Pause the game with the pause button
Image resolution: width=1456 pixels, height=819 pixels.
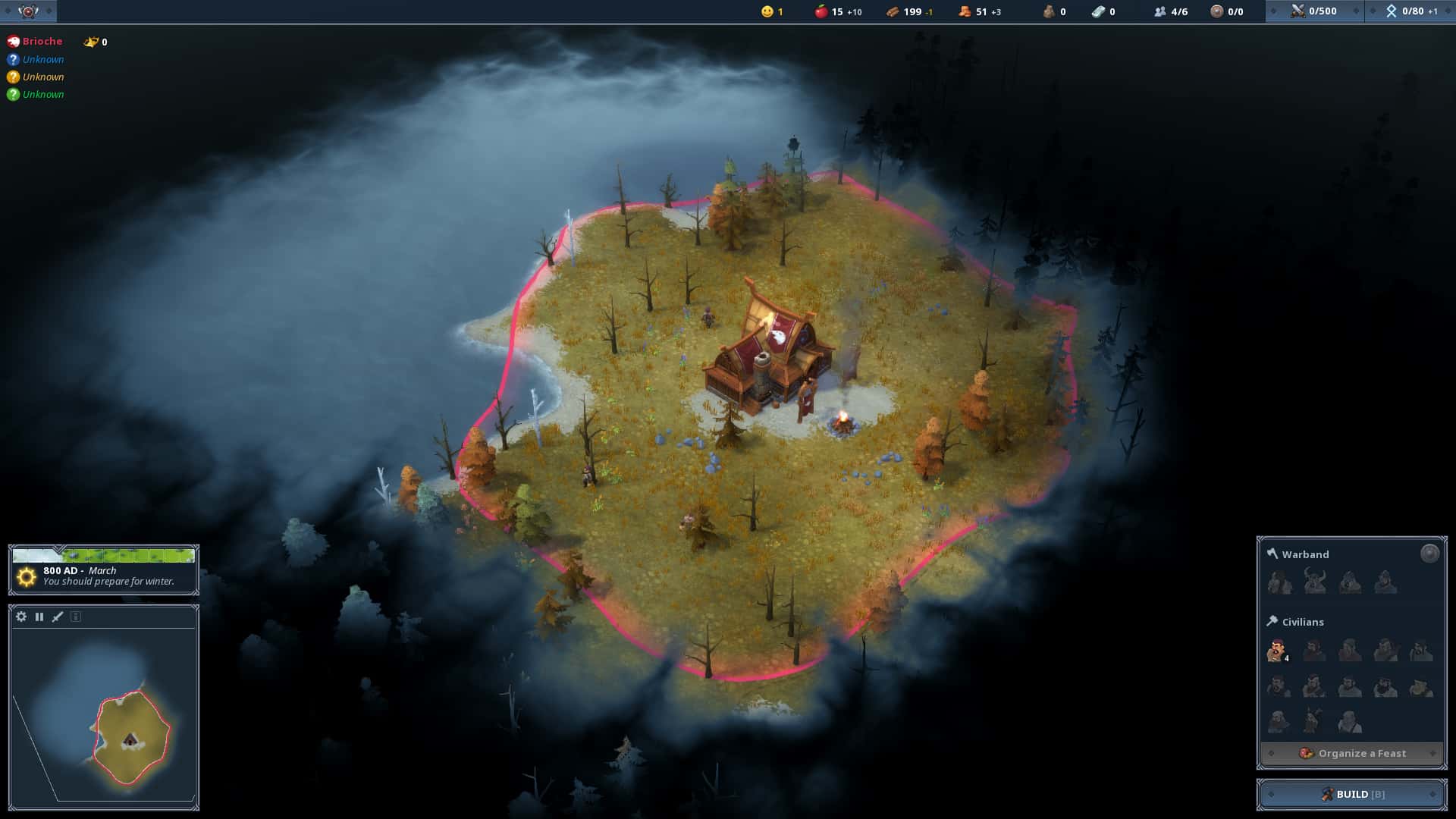39,617
